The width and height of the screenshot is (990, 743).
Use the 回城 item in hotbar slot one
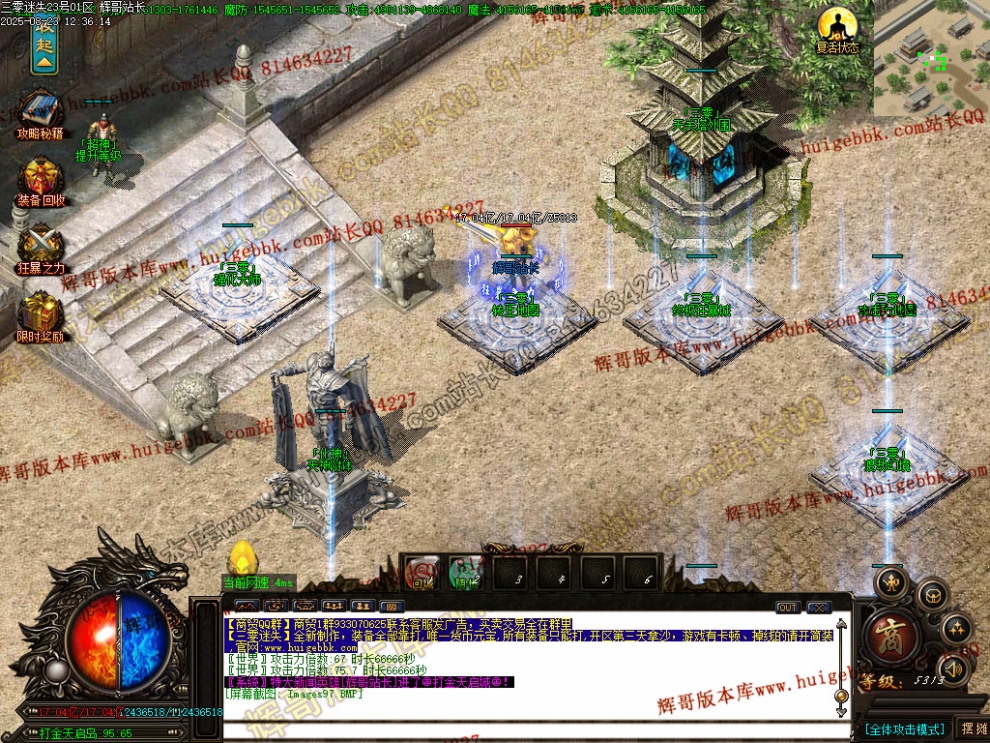[423, 574]
